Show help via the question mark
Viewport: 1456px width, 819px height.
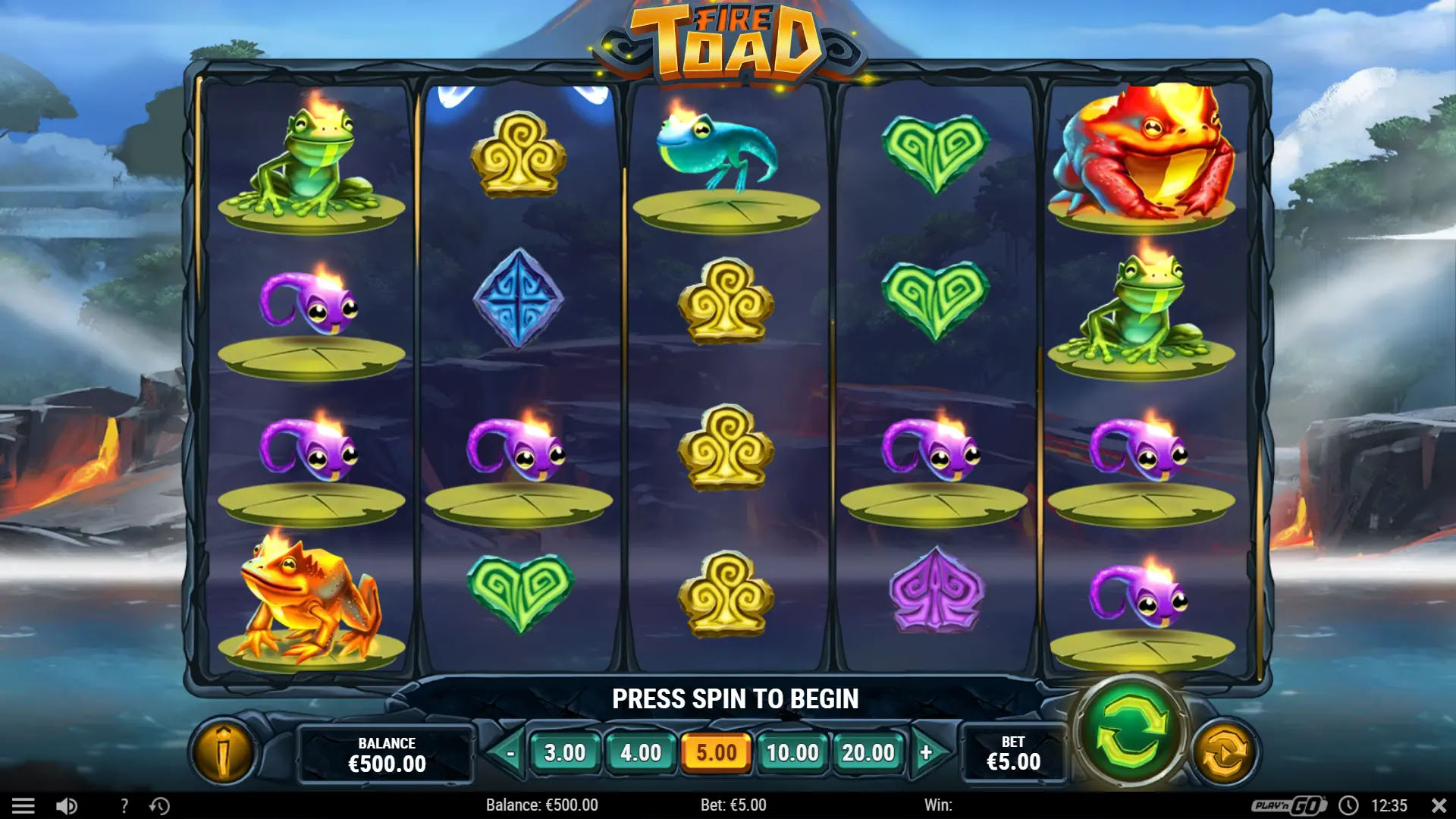coord(124,805)
